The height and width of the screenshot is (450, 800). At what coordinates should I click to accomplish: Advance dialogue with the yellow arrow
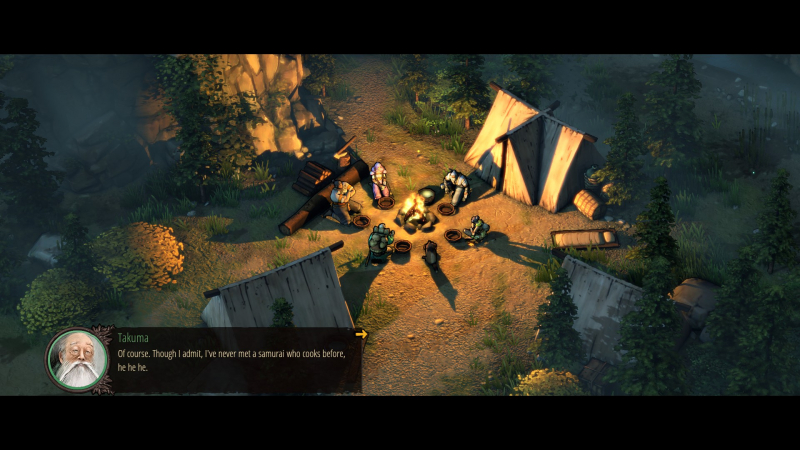click(x=361, y=334)
